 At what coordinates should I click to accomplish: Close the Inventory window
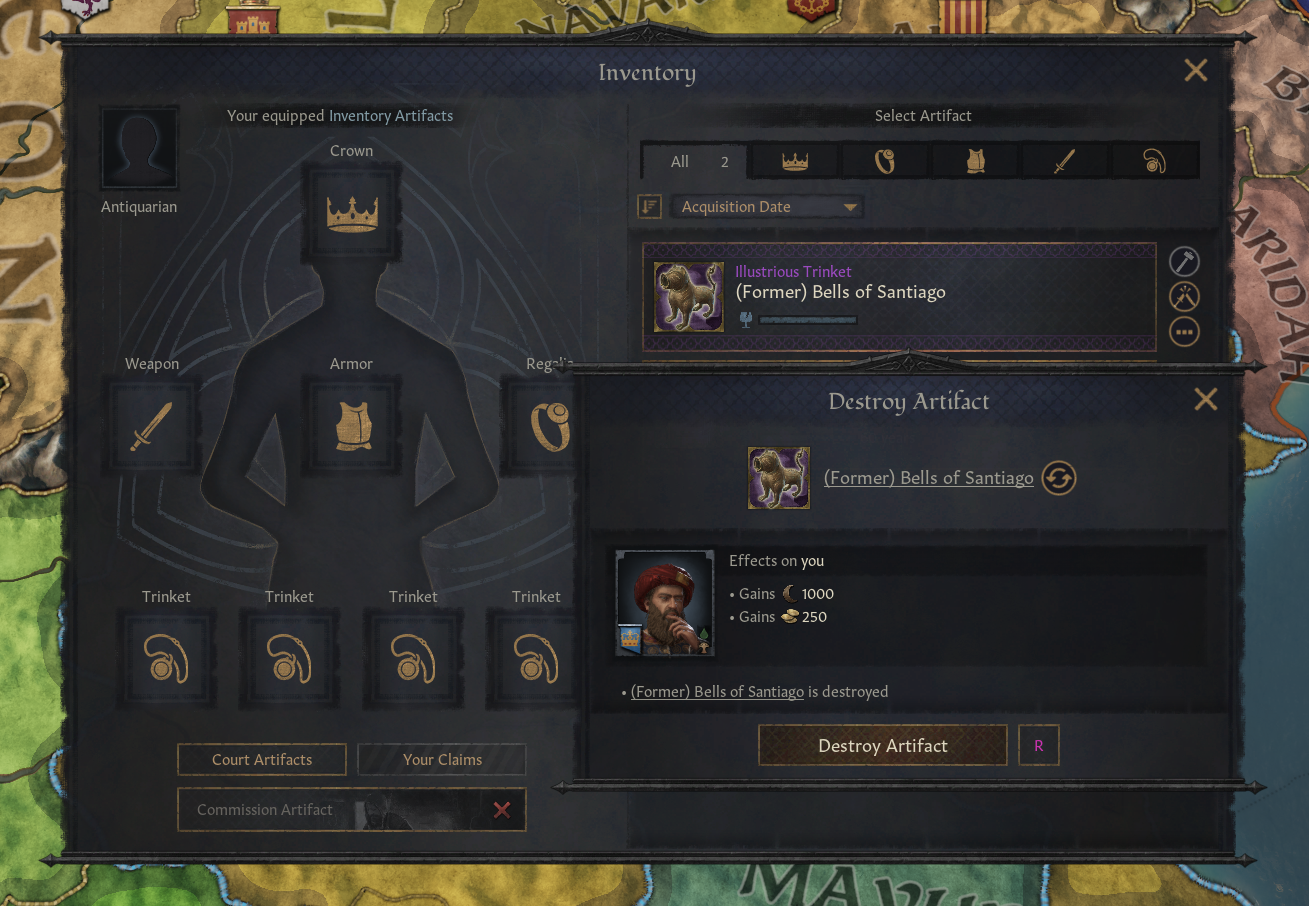[1195, 70]
